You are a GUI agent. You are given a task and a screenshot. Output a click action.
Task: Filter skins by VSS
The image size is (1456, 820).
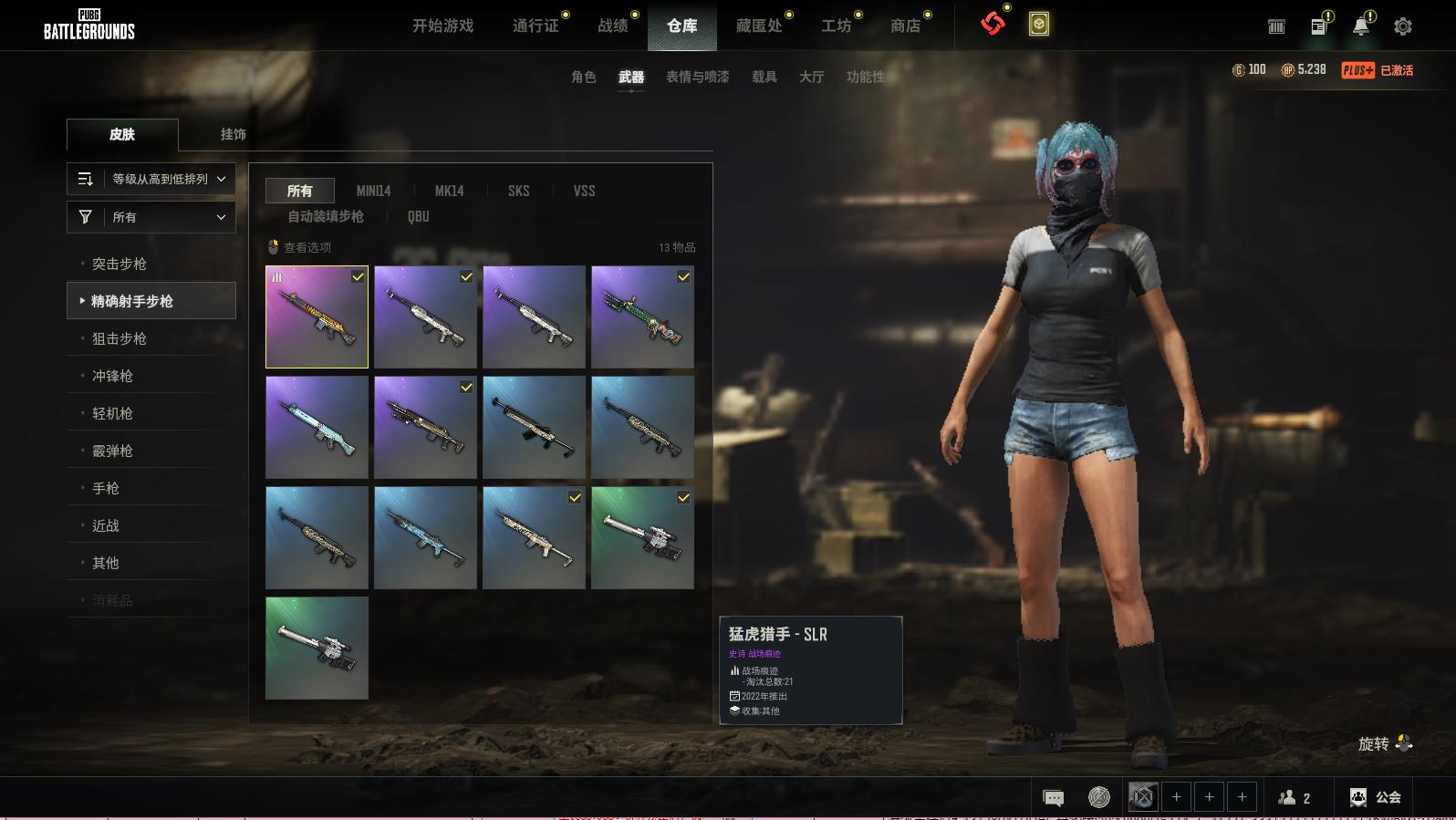point(584,191)
